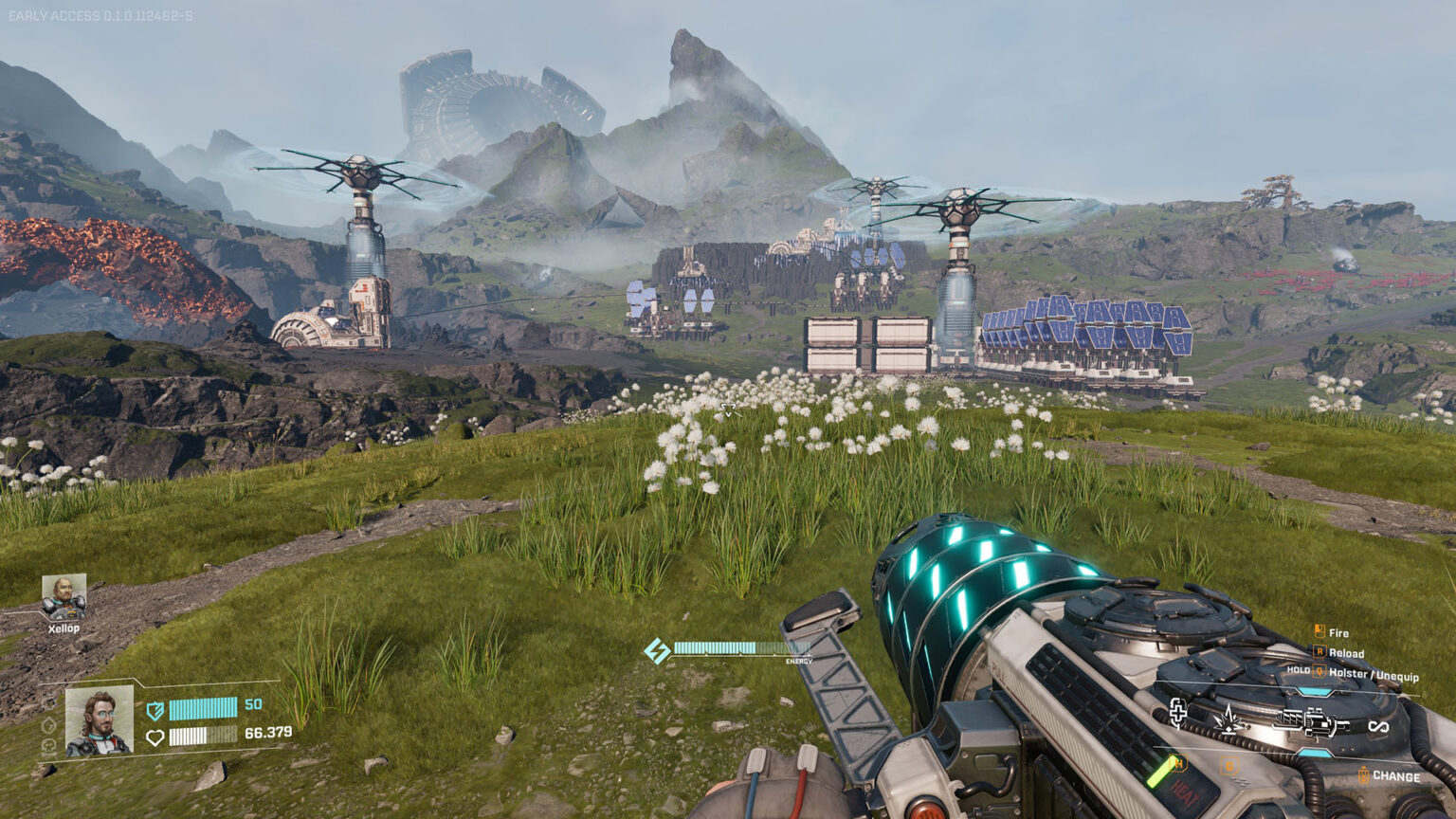Click the hexagon icon above the skull indicator
The image size is (1456, 819).
pyautogui.click(x=49, y=727)
